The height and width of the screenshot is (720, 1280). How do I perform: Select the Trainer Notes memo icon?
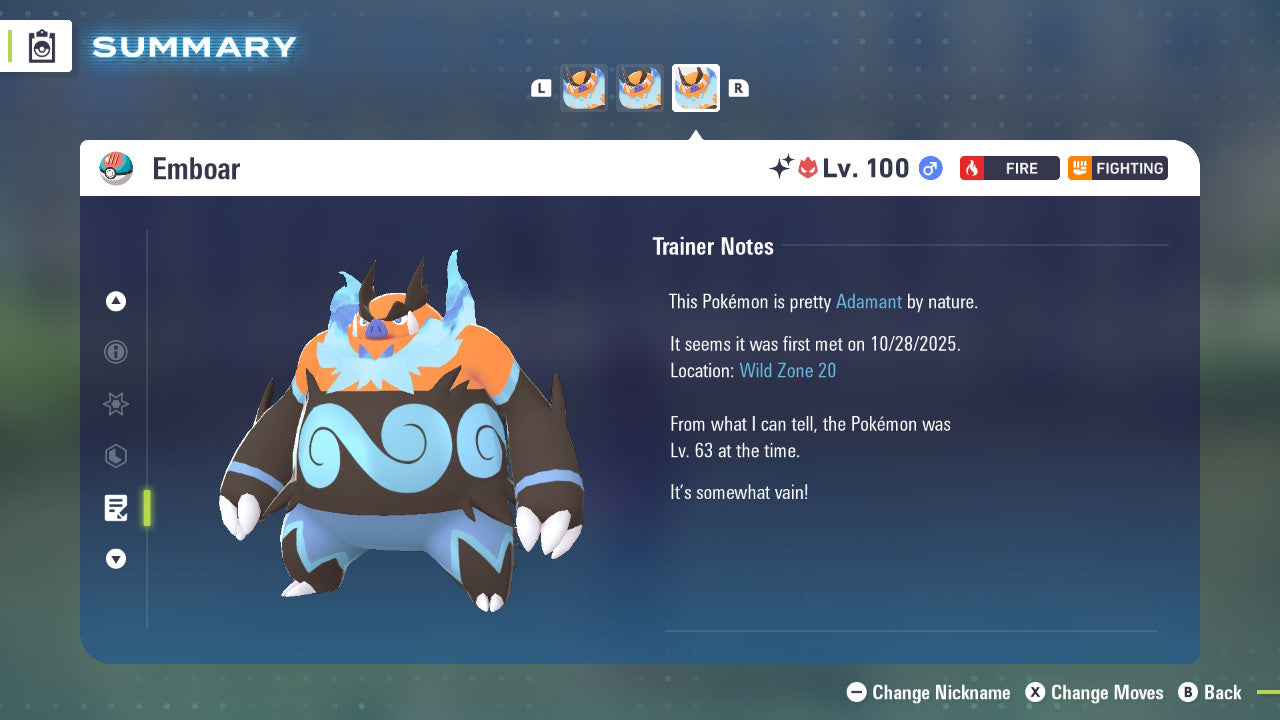click(116, 508)
